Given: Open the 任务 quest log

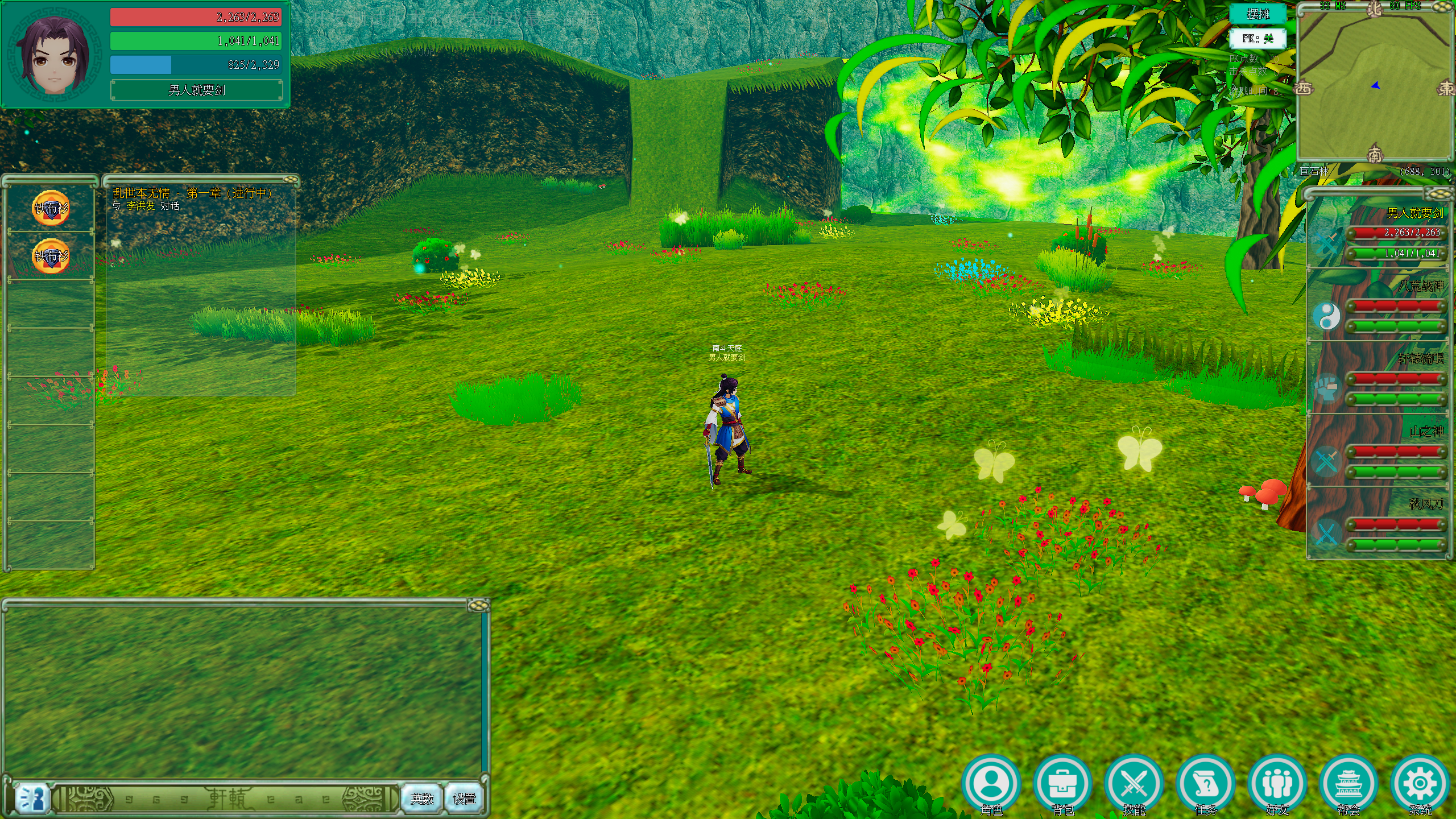Looking at the screenshot, I should pos(1205,785).
